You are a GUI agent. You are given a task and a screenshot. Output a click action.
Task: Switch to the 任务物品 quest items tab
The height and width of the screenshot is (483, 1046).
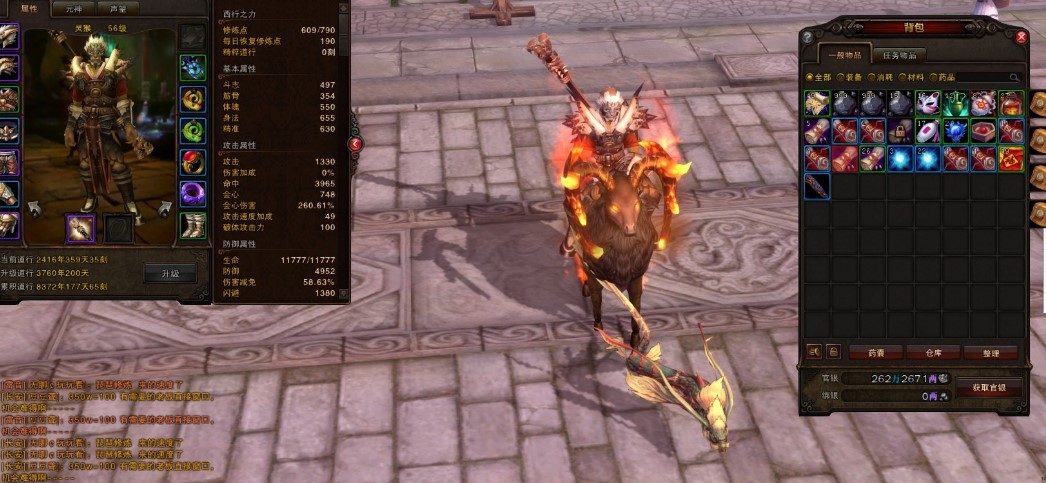pos(898,55)
